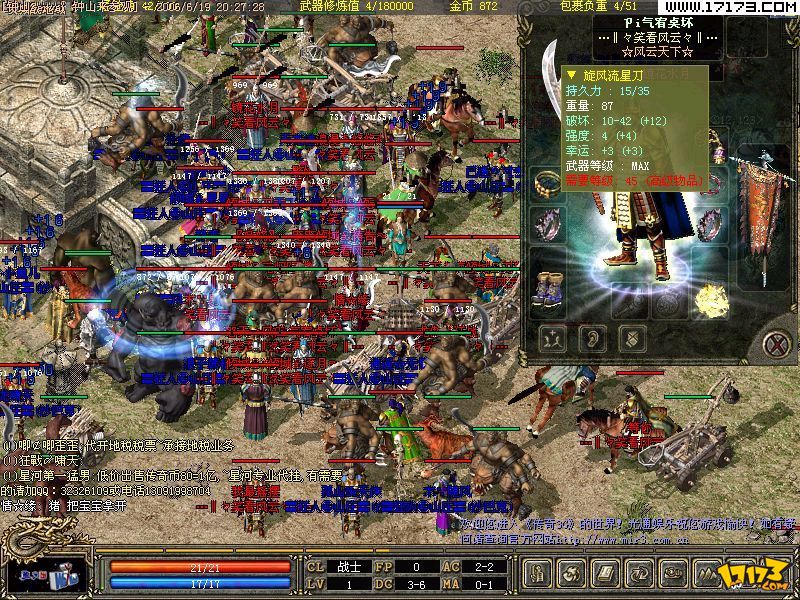This screenshot has width=800, height=600.
Task: Open the book icon button in bottom bar
Action: 603,574
